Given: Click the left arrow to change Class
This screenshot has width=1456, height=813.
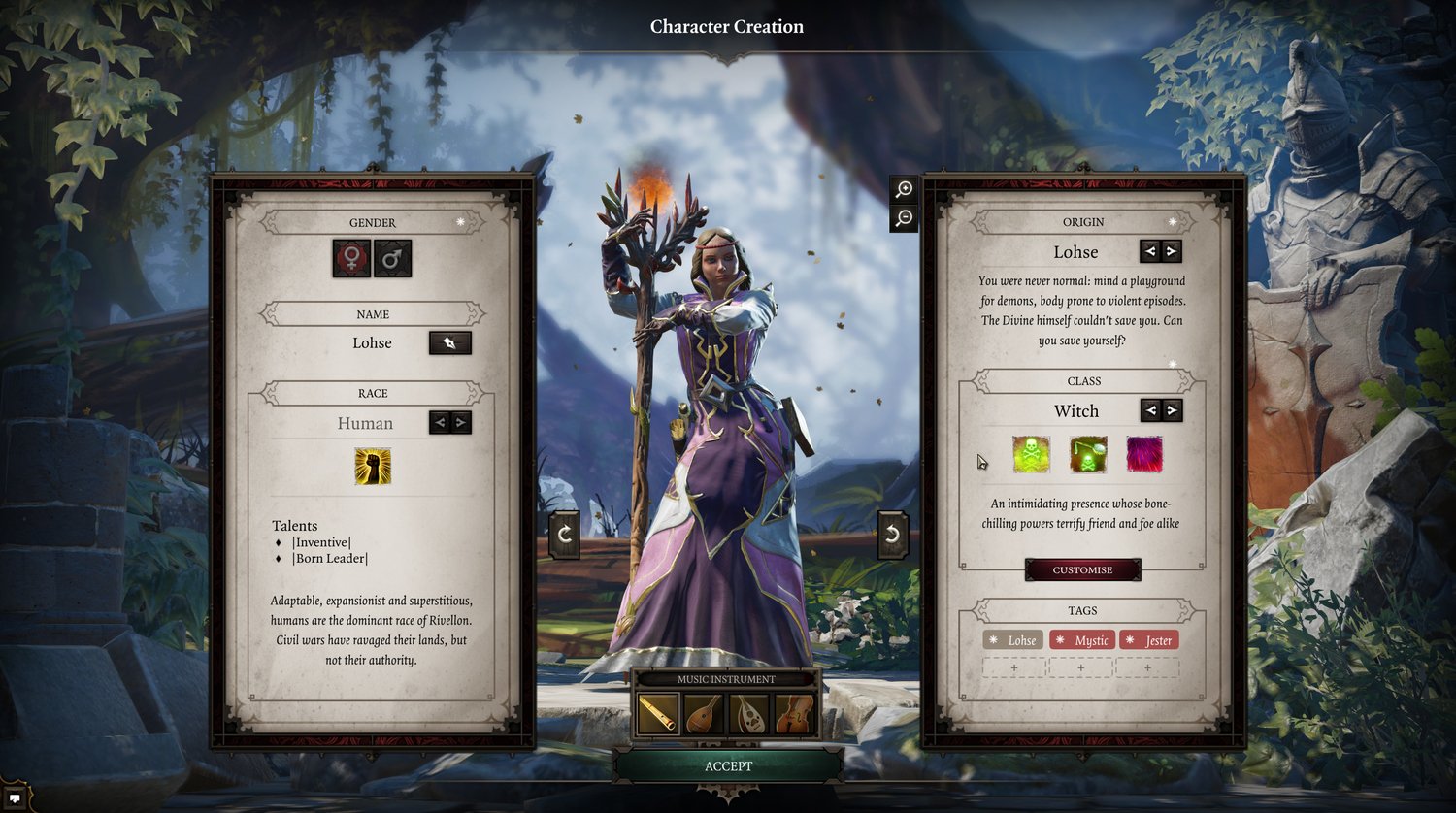Looking at the screenshot, I should click(1150, 410).
